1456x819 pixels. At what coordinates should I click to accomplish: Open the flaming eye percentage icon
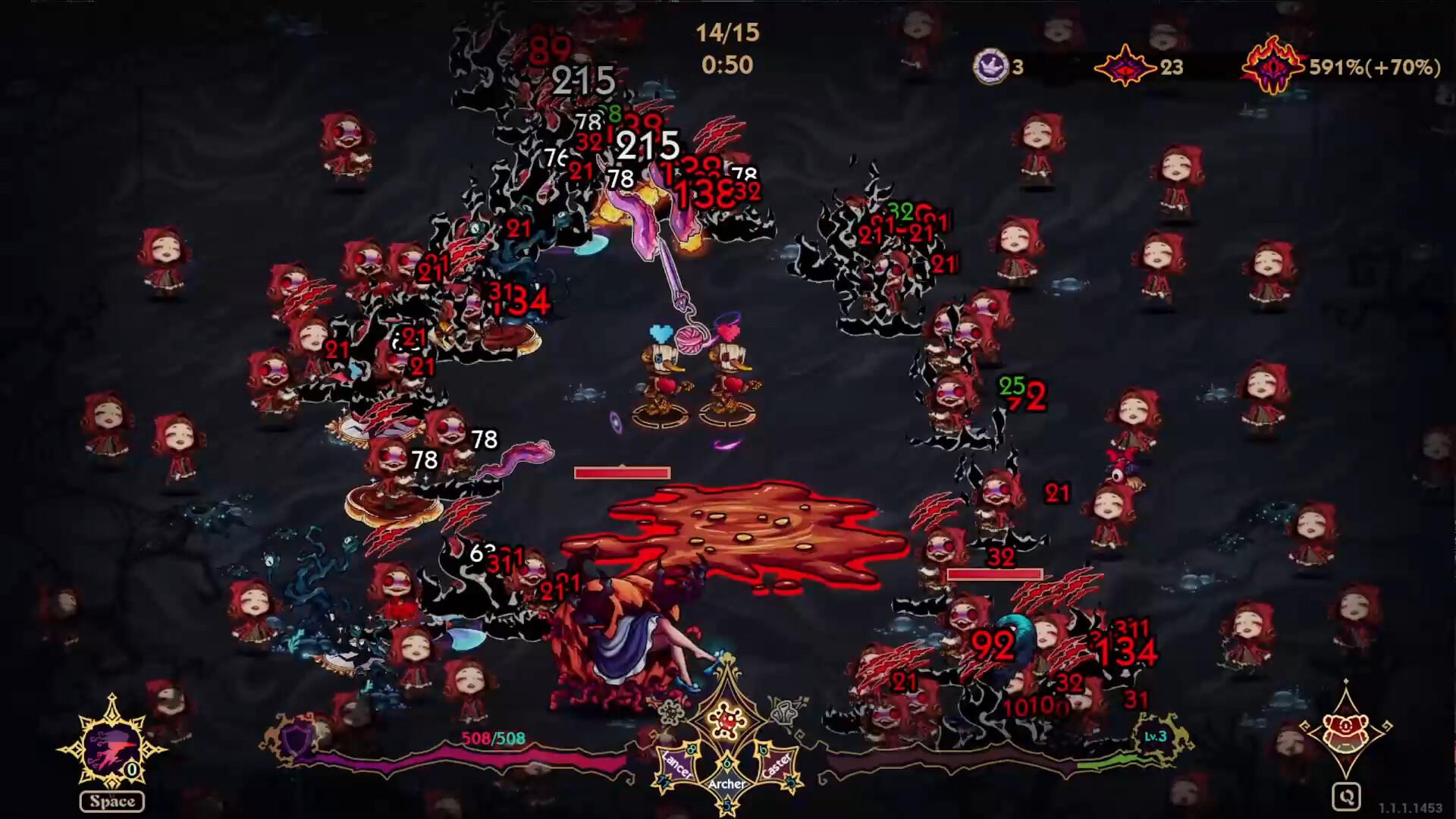tap(1274, 67)
